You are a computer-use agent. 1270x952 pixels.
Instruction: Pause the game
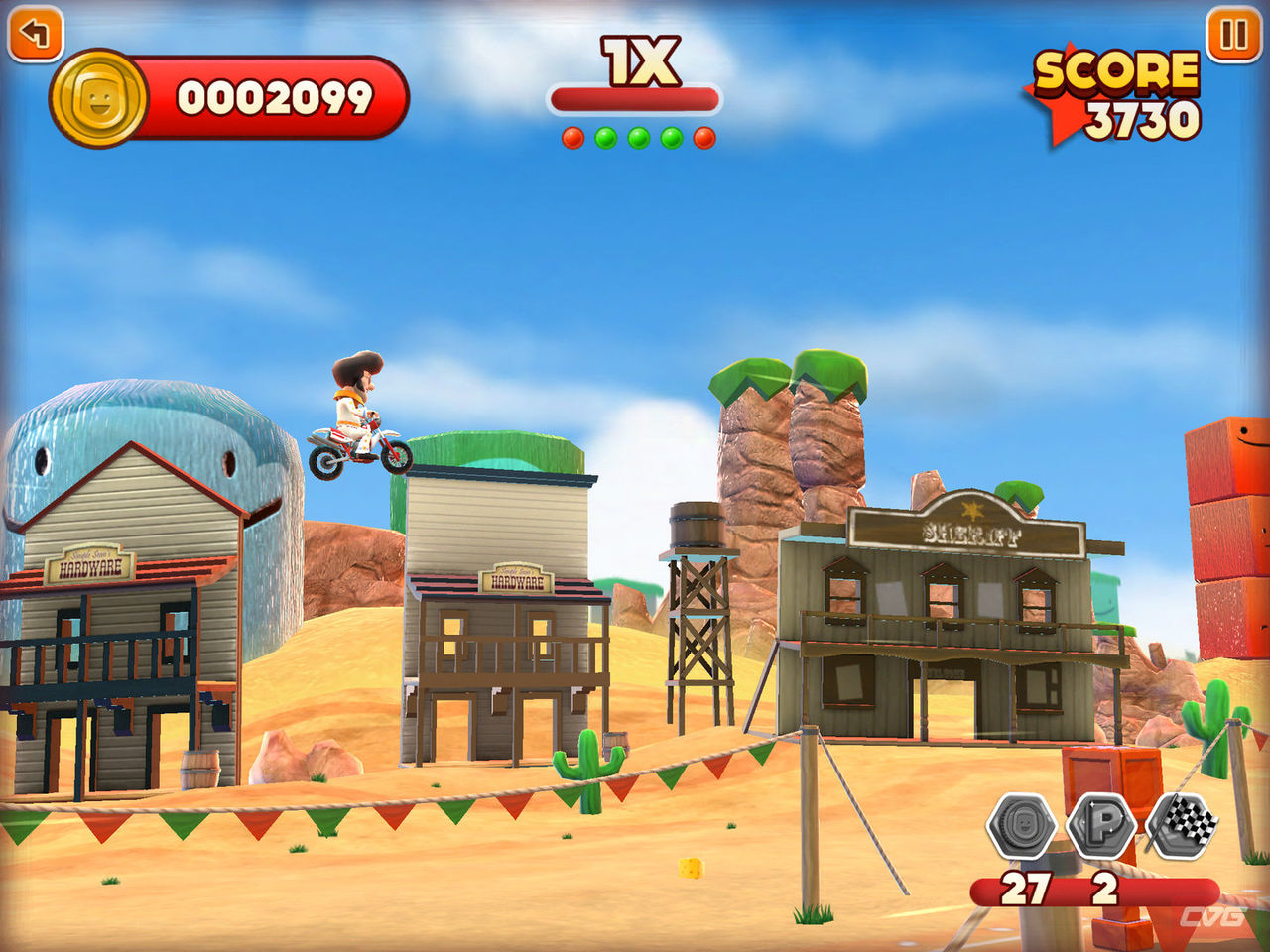coord(1233,35)
